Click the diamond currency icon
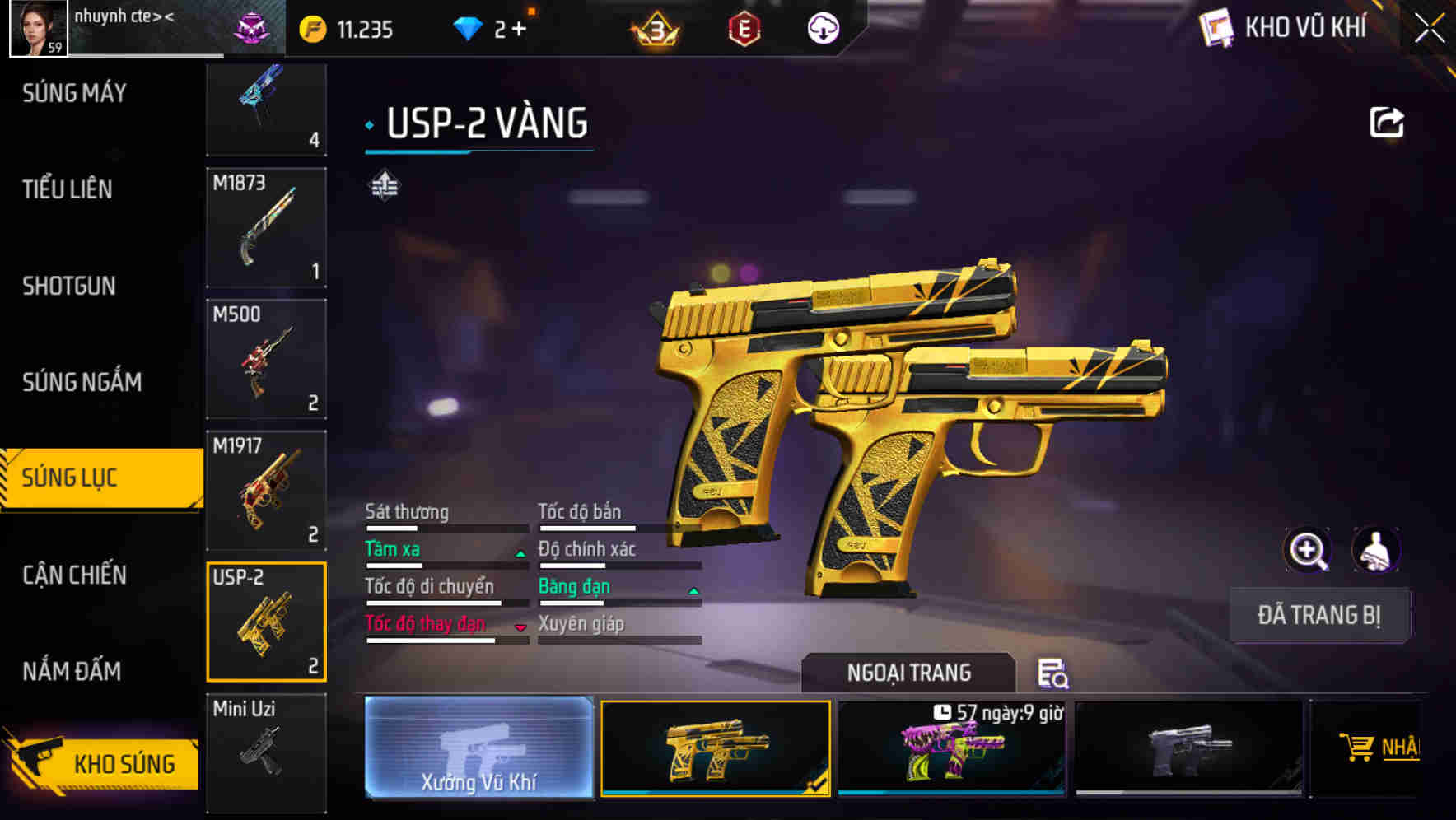The width and height of the screenshot is (1456, 820). click(x=465, y=27)
